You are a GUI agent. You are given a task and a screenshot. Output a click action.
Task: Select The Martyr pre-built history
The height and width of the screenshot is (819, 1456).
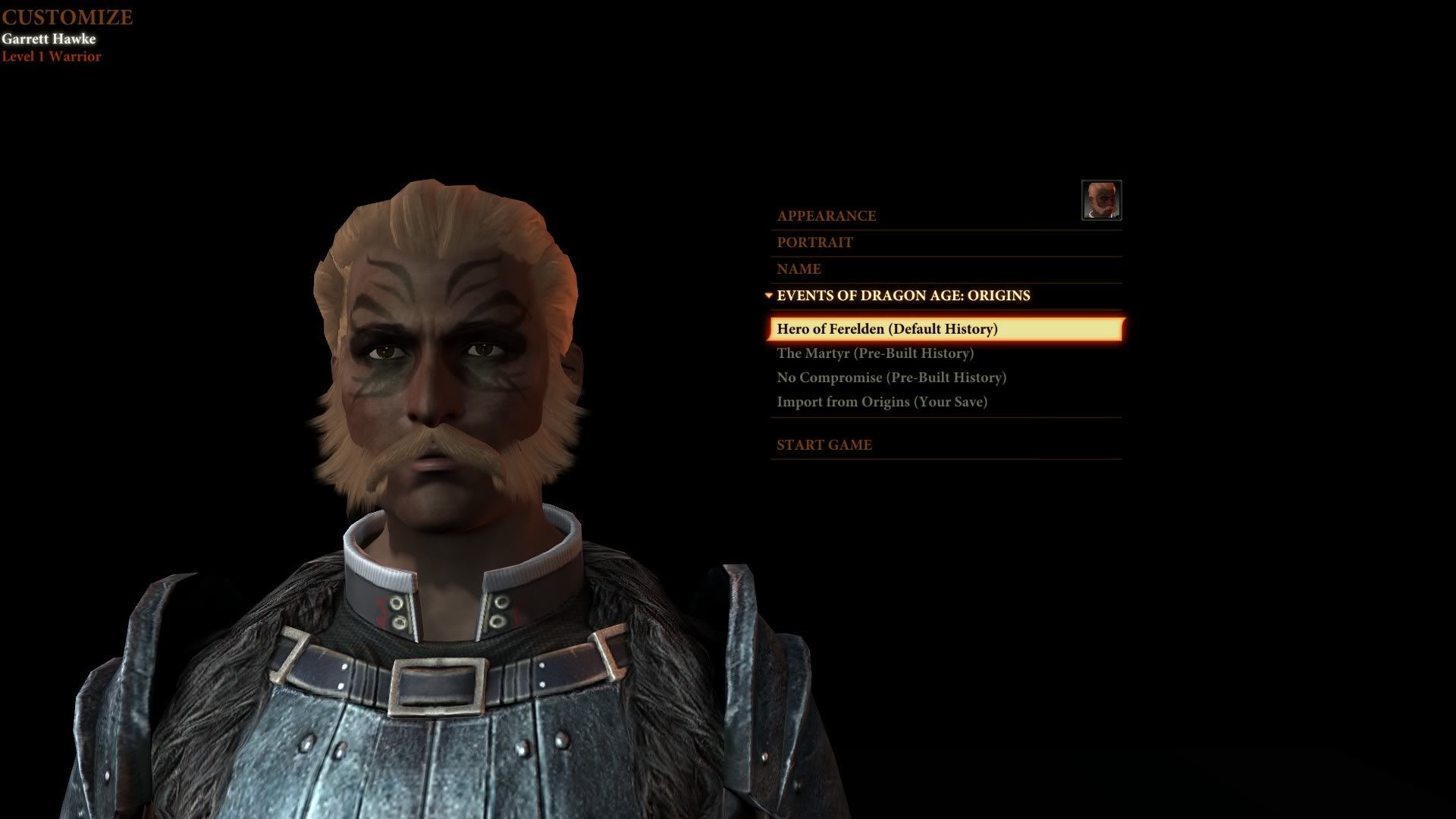point(875,353)
